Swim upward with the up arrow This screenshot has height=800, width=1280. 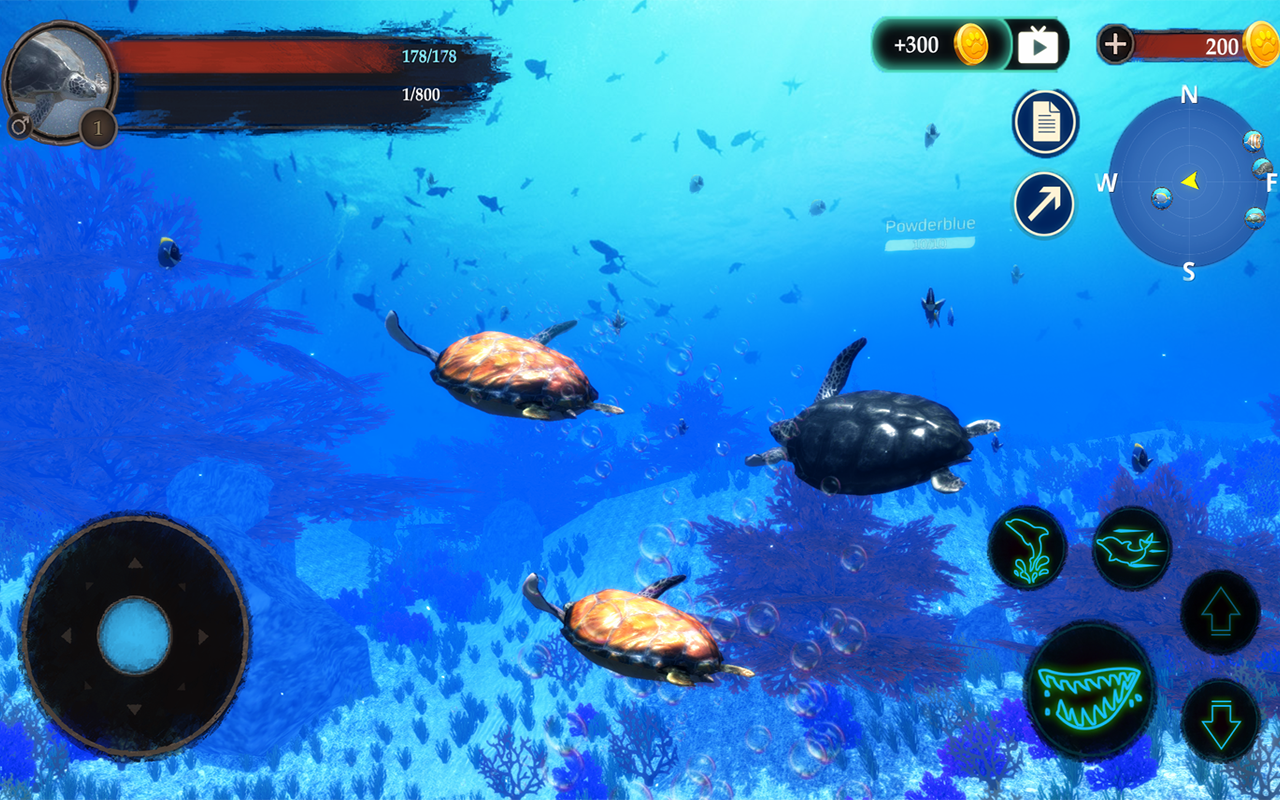click(x=1220, y=613)
